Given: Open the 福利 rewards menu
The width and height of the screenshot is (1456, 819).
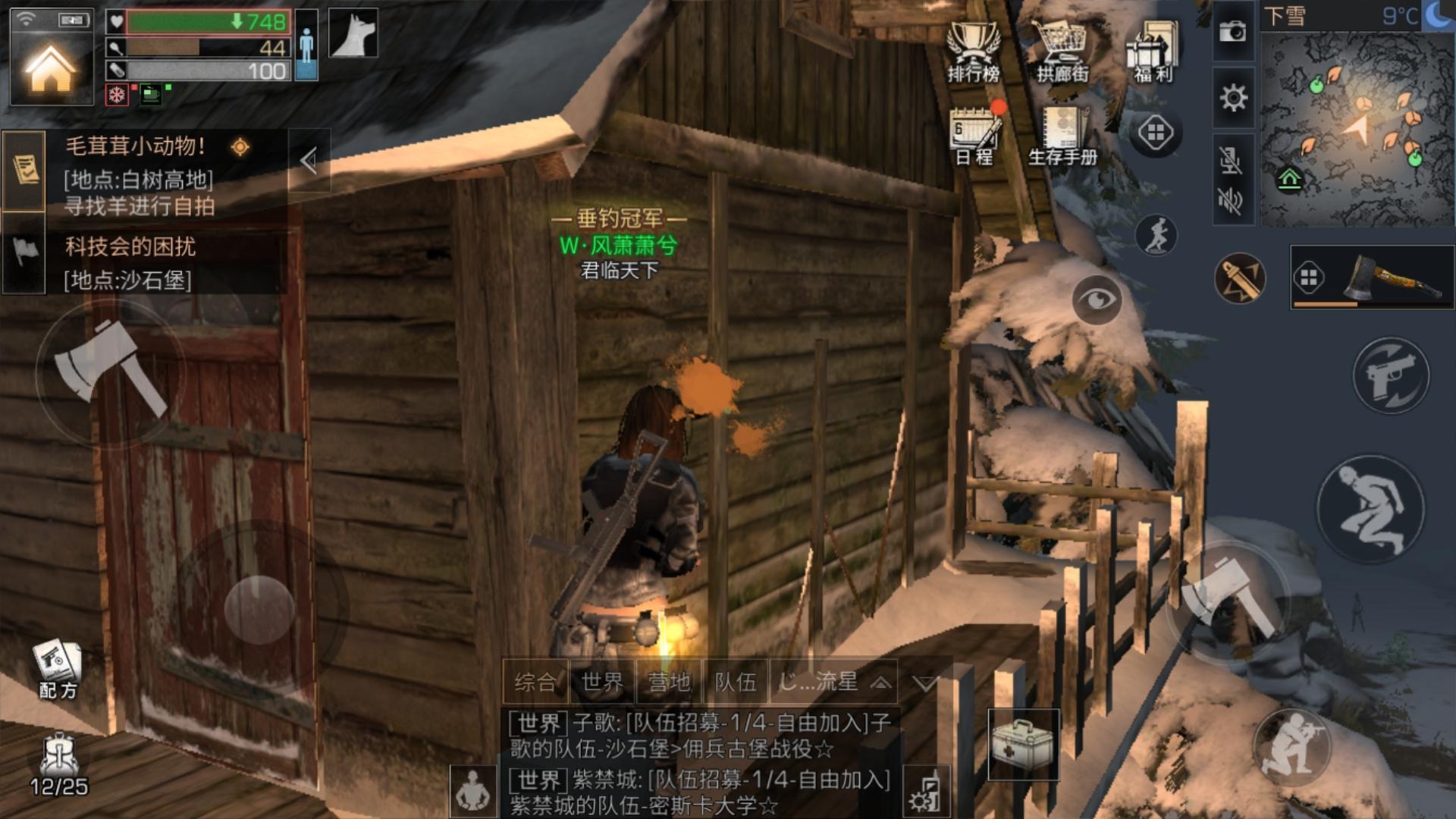Looking at the screenshot, I should click(x=1153, y=52).
